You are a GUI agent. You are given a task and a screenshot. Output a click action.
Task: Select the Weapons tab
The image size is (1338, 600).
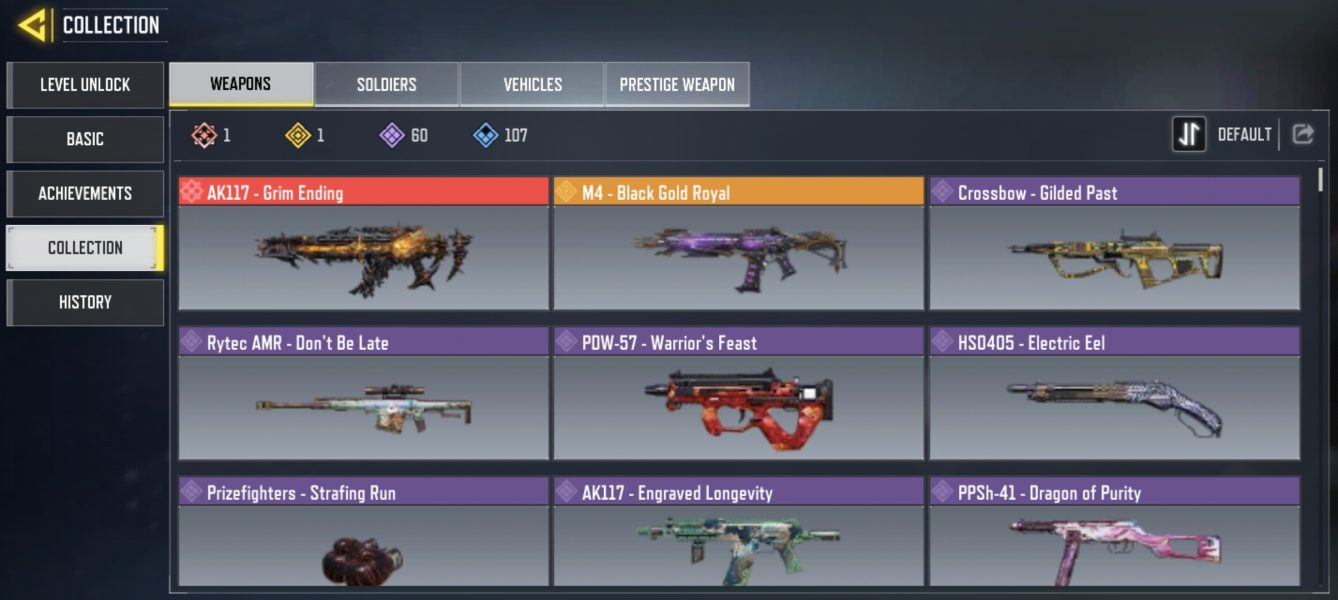pos(240,84)
